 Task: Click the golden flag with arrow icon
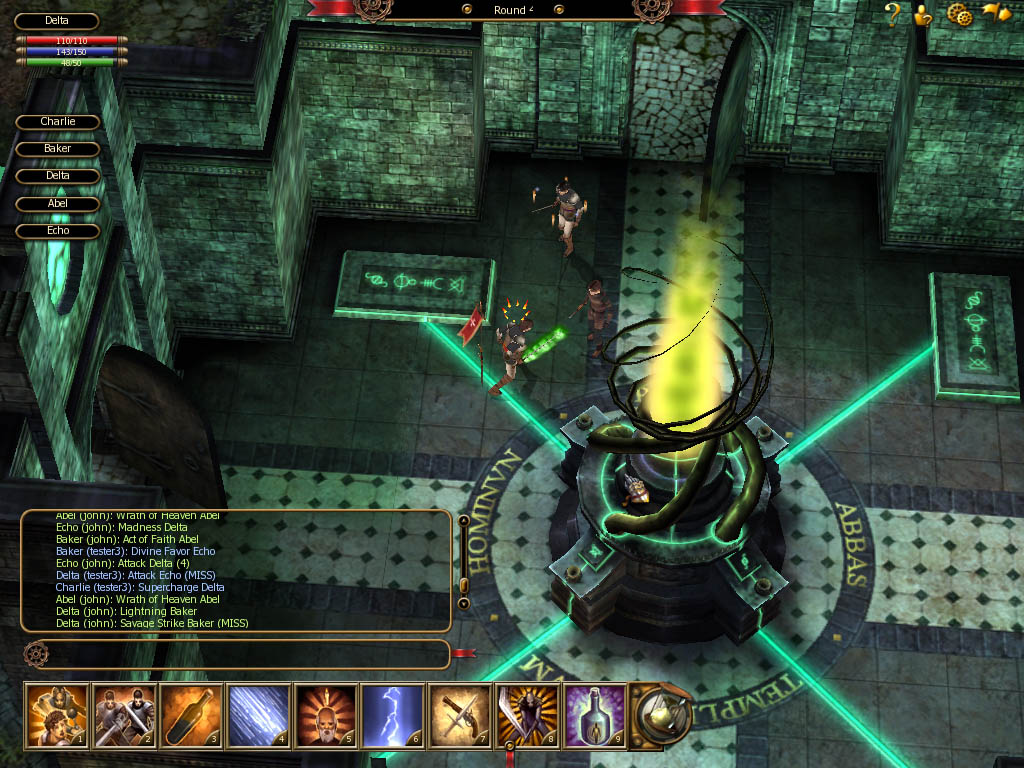tap(996, 13)
